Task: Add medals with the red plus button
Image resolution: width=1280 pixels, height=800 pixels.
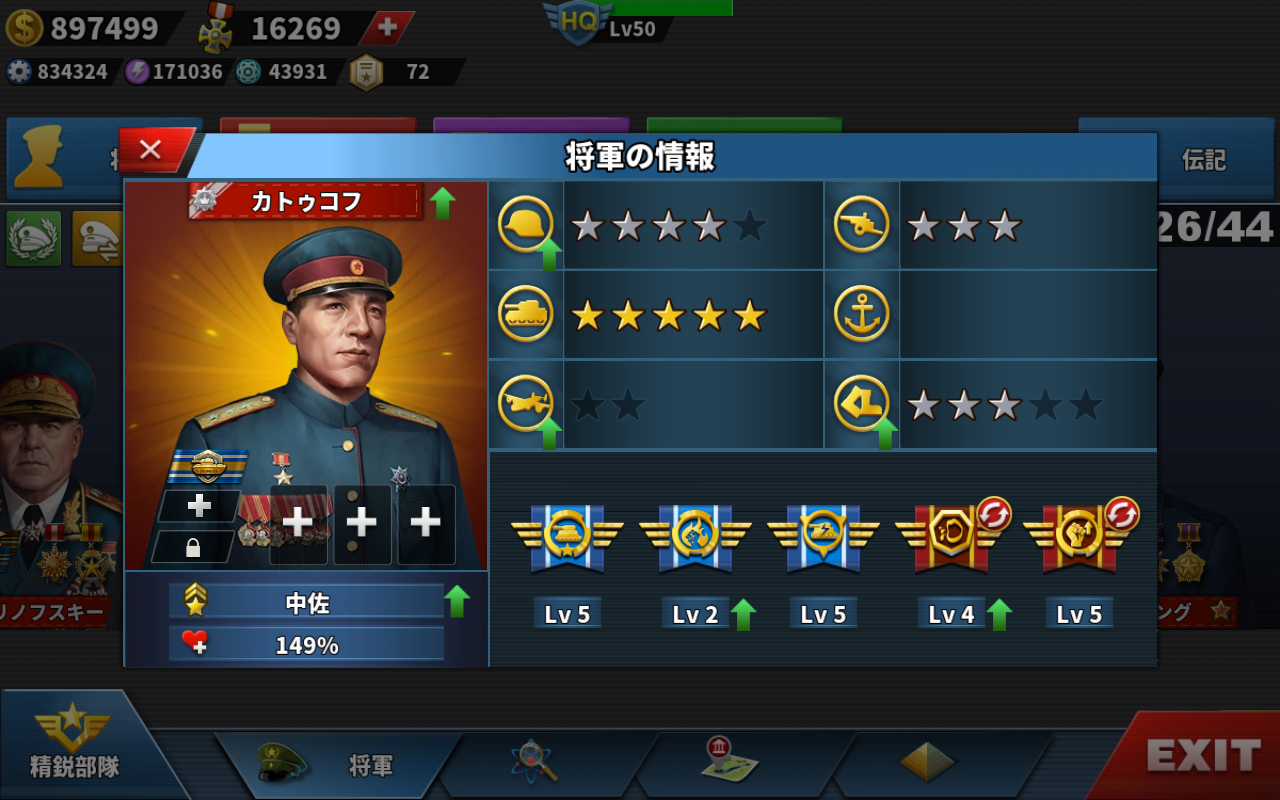Action: tap(387, 28)
